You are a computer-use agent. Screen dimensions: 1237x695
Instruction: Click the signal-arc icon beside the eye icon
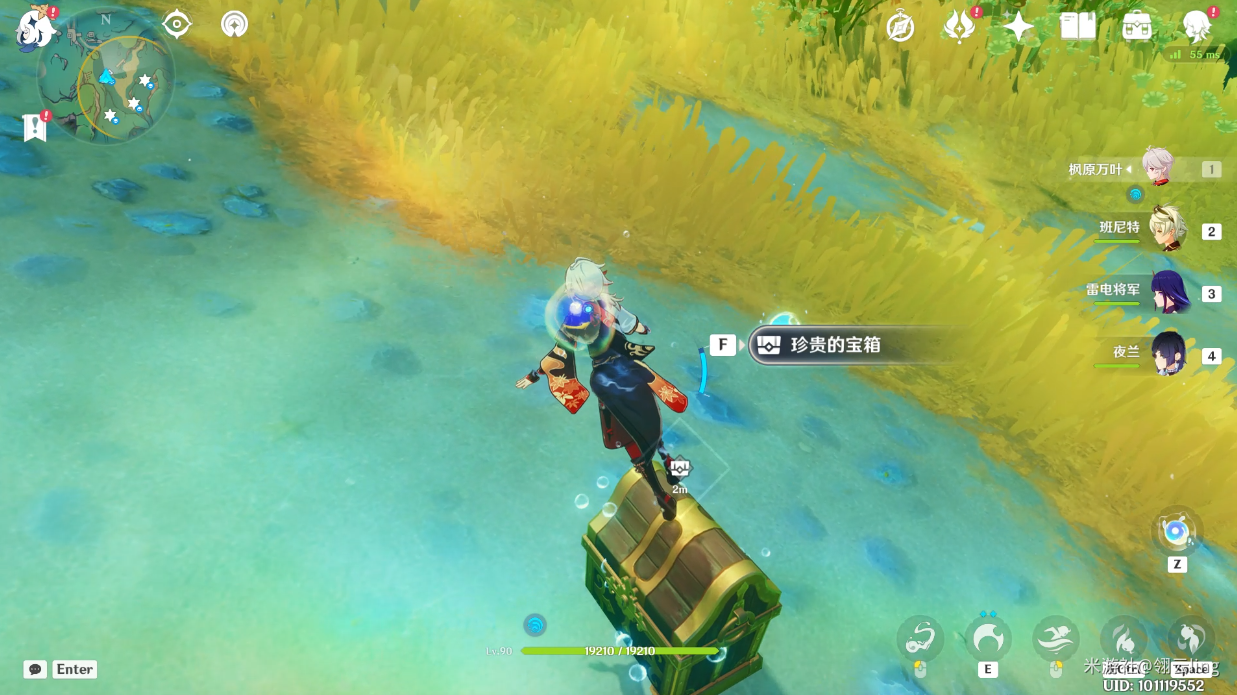point(235,24)
